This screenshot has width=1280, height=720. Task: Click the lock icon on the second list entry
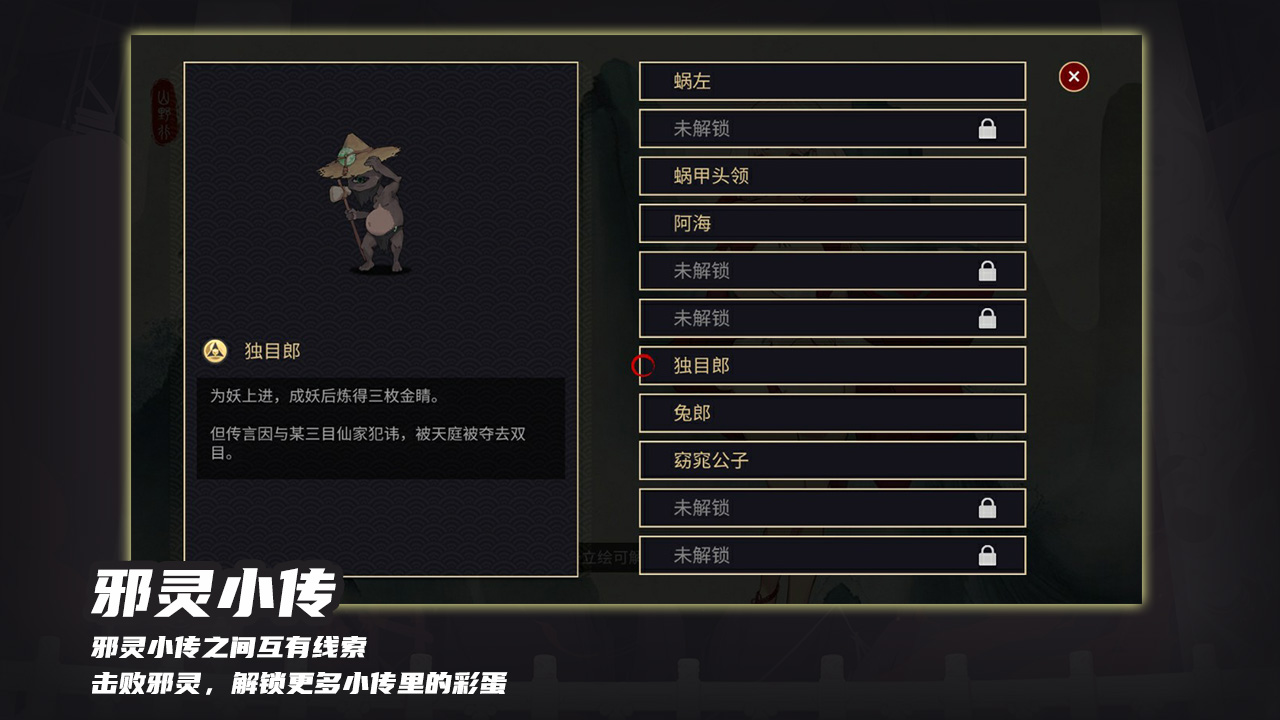tap(989, 128)
